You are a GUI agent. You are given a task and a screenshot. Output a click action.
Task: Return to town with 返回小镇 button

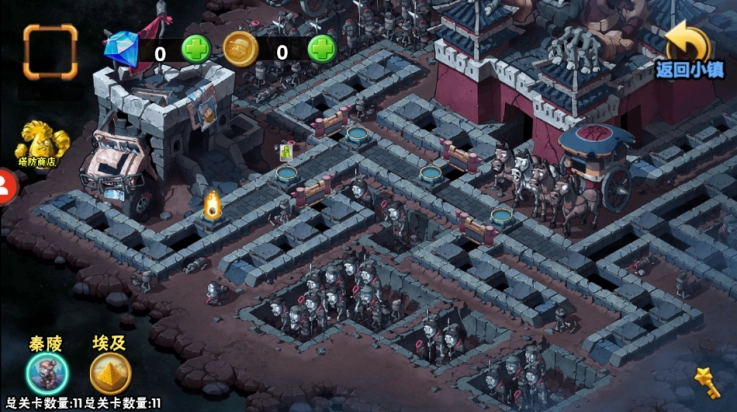(x=689, y=50)
